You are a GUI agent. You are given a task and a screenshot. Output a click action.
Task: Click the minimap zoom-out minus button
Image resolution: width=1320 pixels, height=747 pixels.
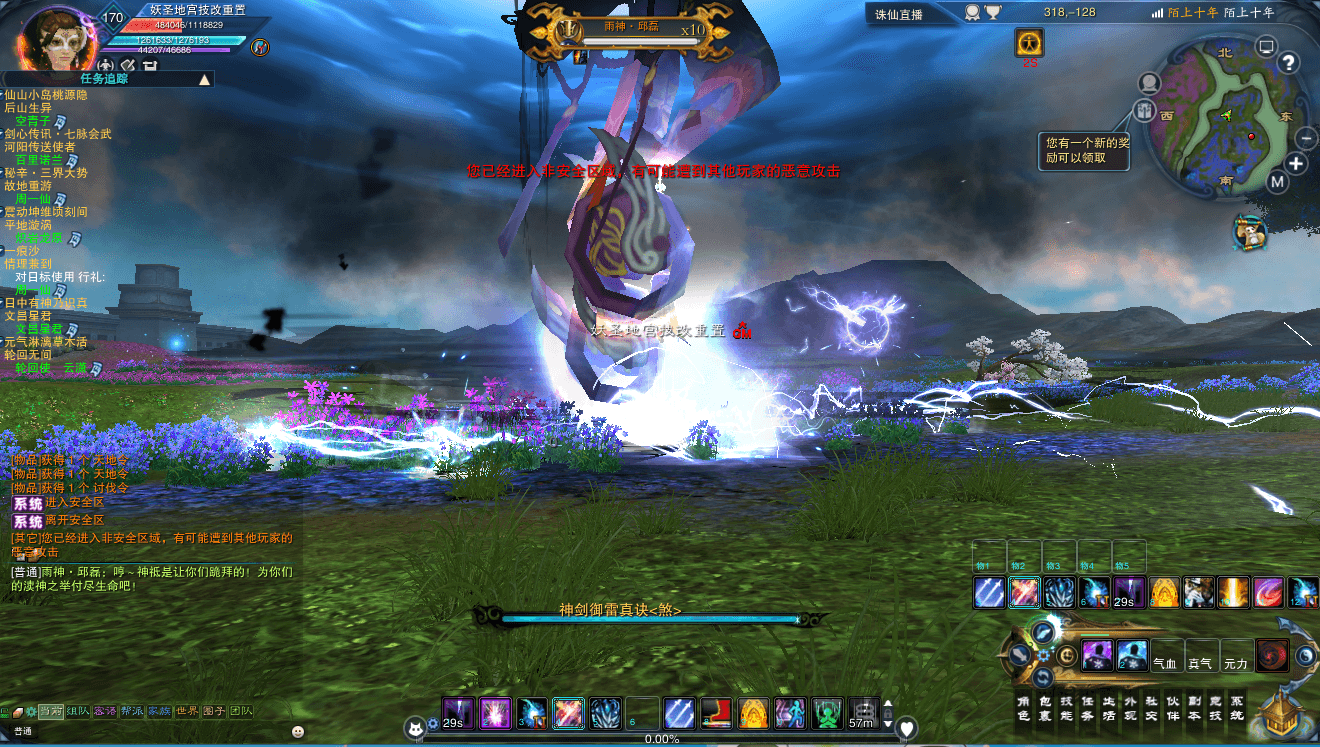pyautogui.click(x=1306, y=139)
